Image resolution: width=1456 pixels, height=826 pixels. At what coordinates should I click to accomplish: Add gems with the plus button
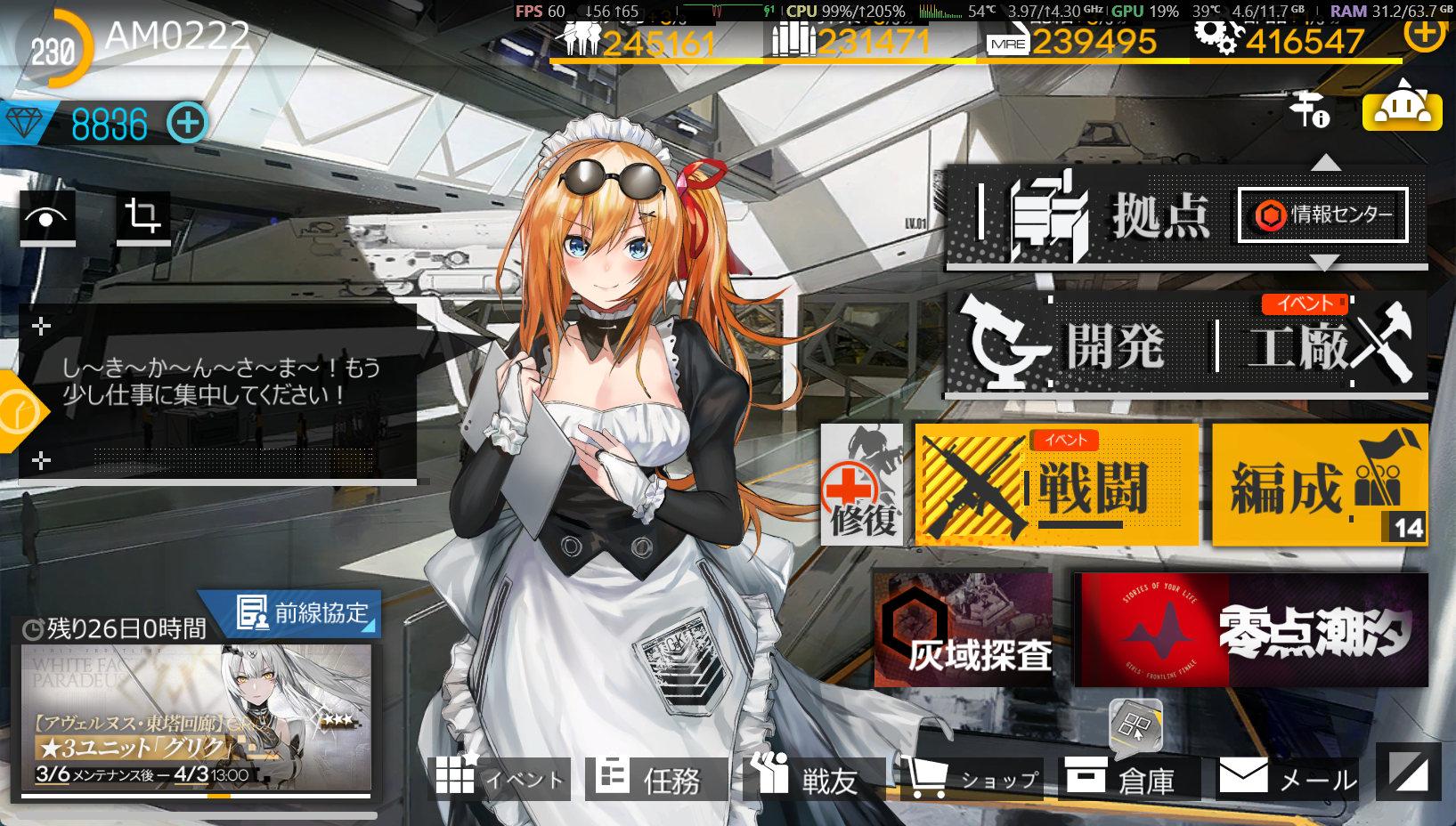pyautogui.click(x=187, y=123)
